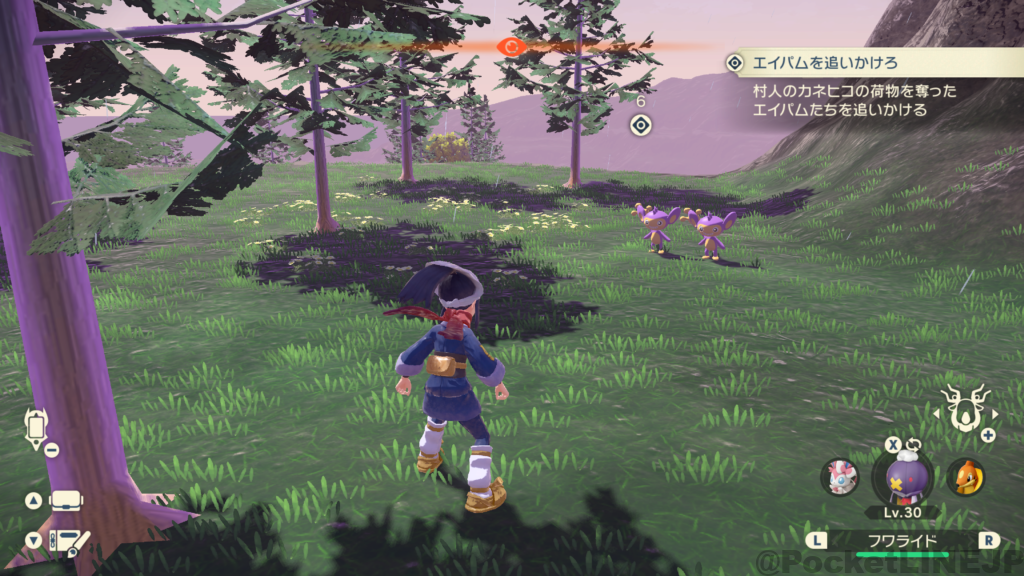Image resolution: width=1024 pixels, height=576 pixels.
Task: Switch to the Buizel party icon
Action: [x=964, y=477]
